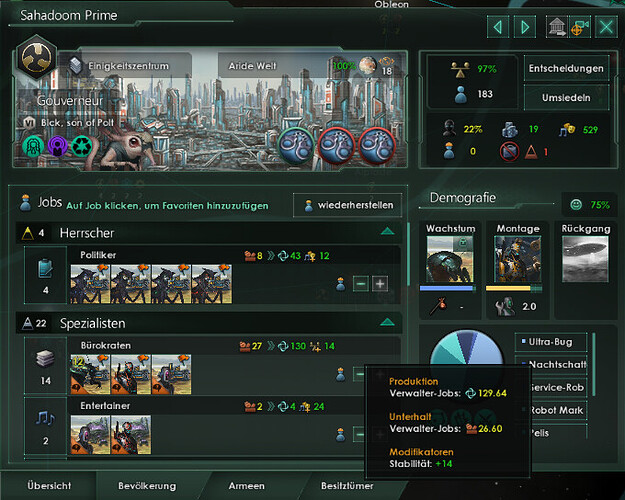Go to the next planet arrow
625x500 pixels.
coord(525,26)
